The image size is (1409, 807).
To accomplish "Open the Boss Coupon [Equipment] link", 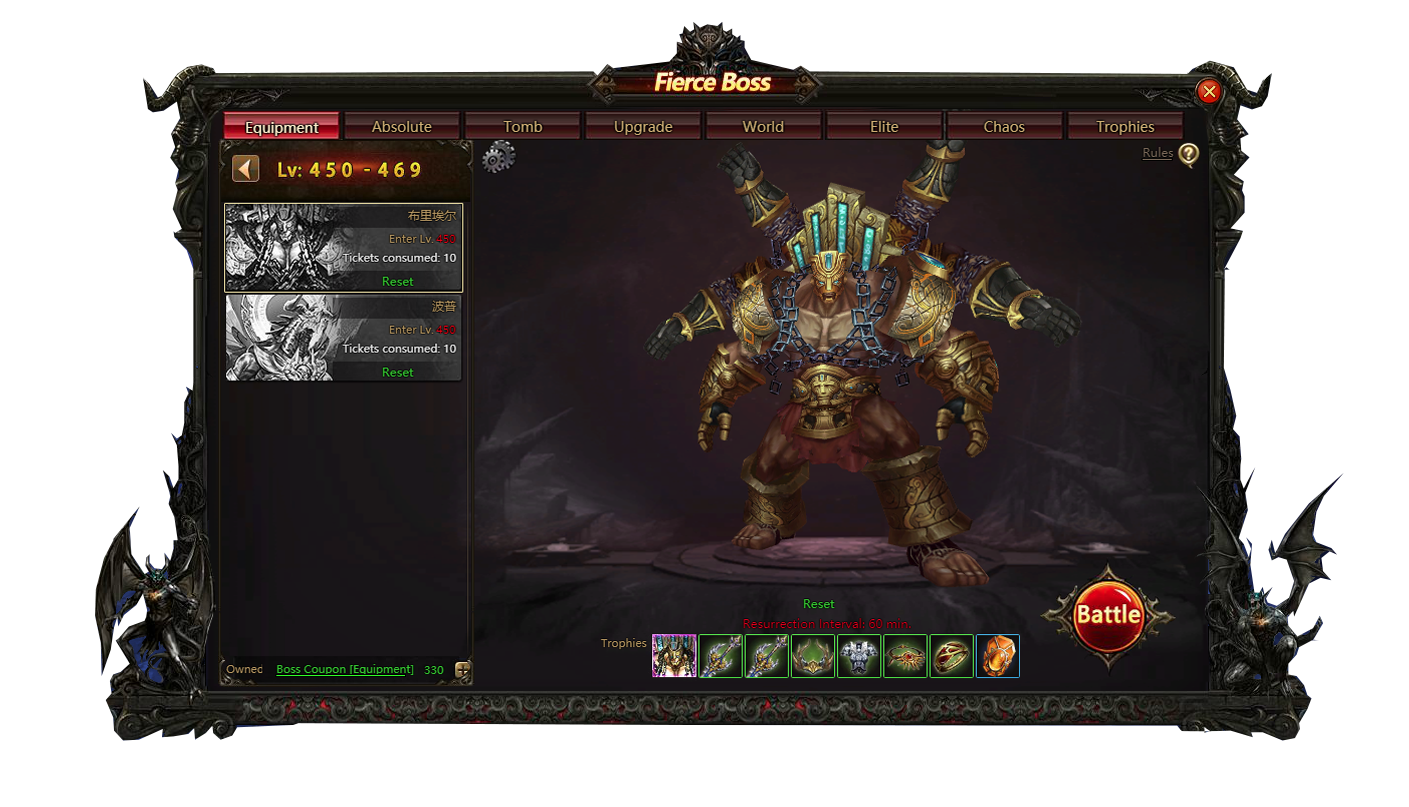I will point(345,669).
